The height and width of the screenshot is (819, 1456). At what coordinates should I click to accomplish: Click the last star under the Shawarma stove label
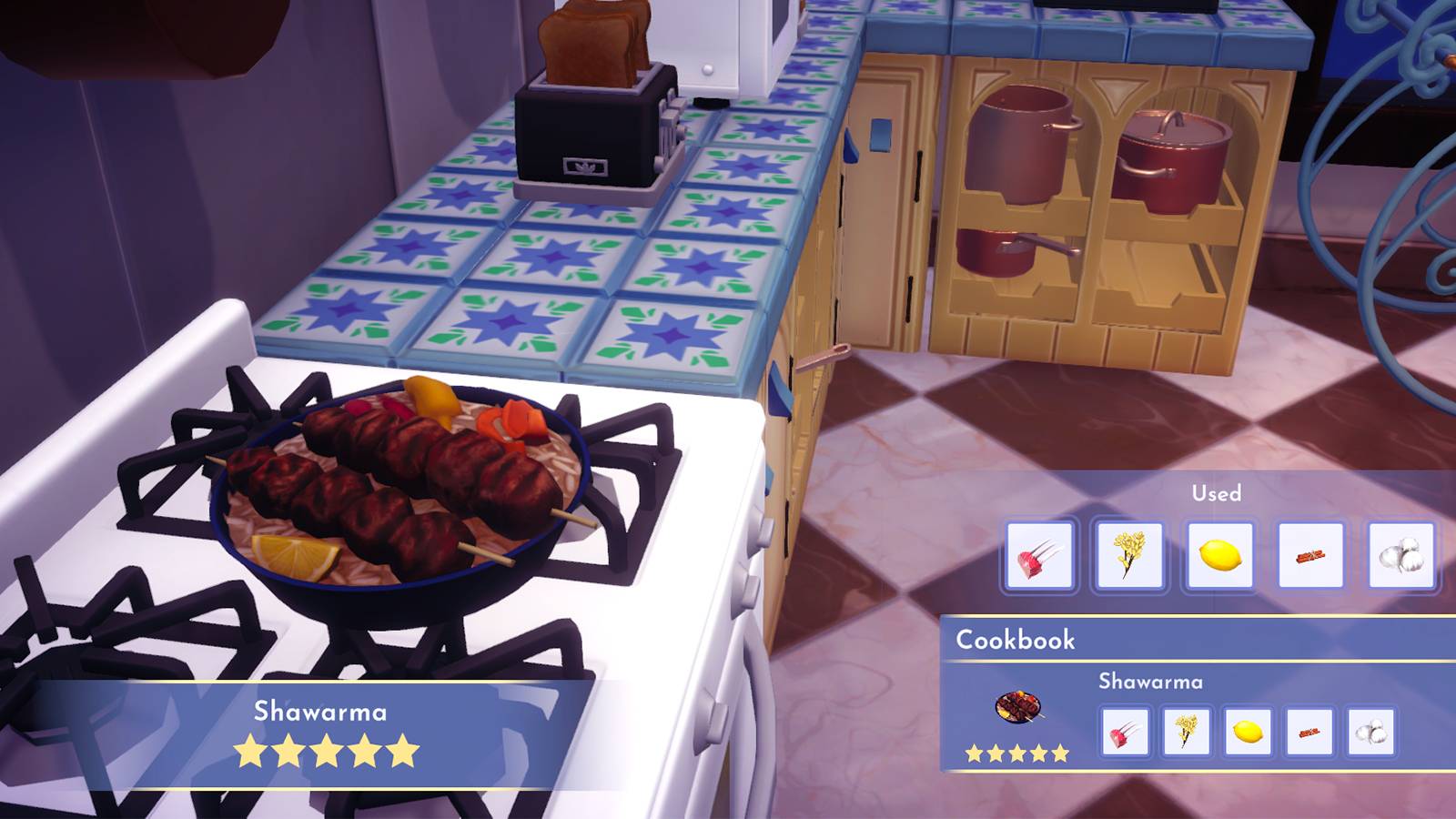tap(404, 749)
